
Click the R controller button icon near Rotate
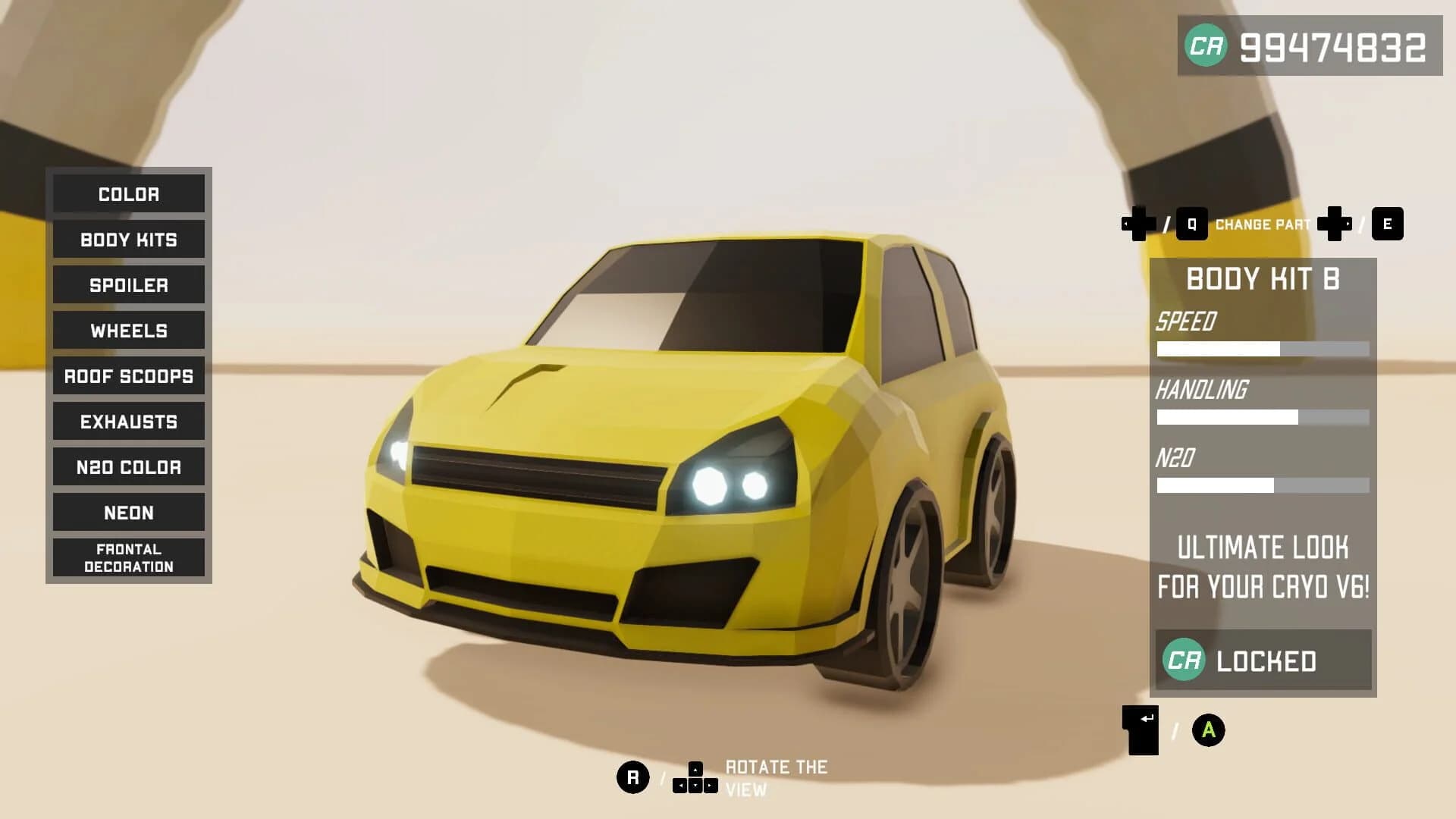(x=633, y=776)
